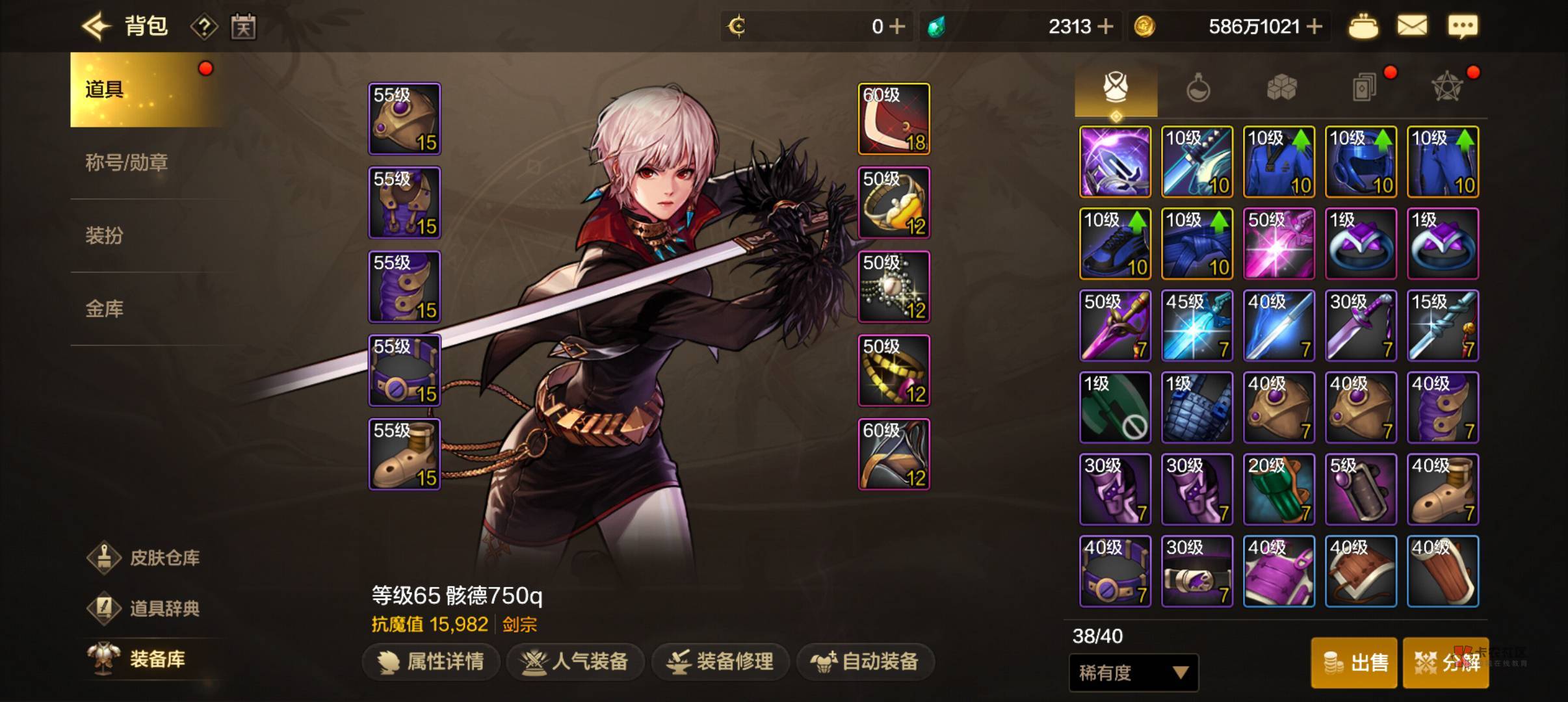Open the 金库 vault tab
The height and width of the screenshot is (702, 1568).
click(x=105, y=309)
